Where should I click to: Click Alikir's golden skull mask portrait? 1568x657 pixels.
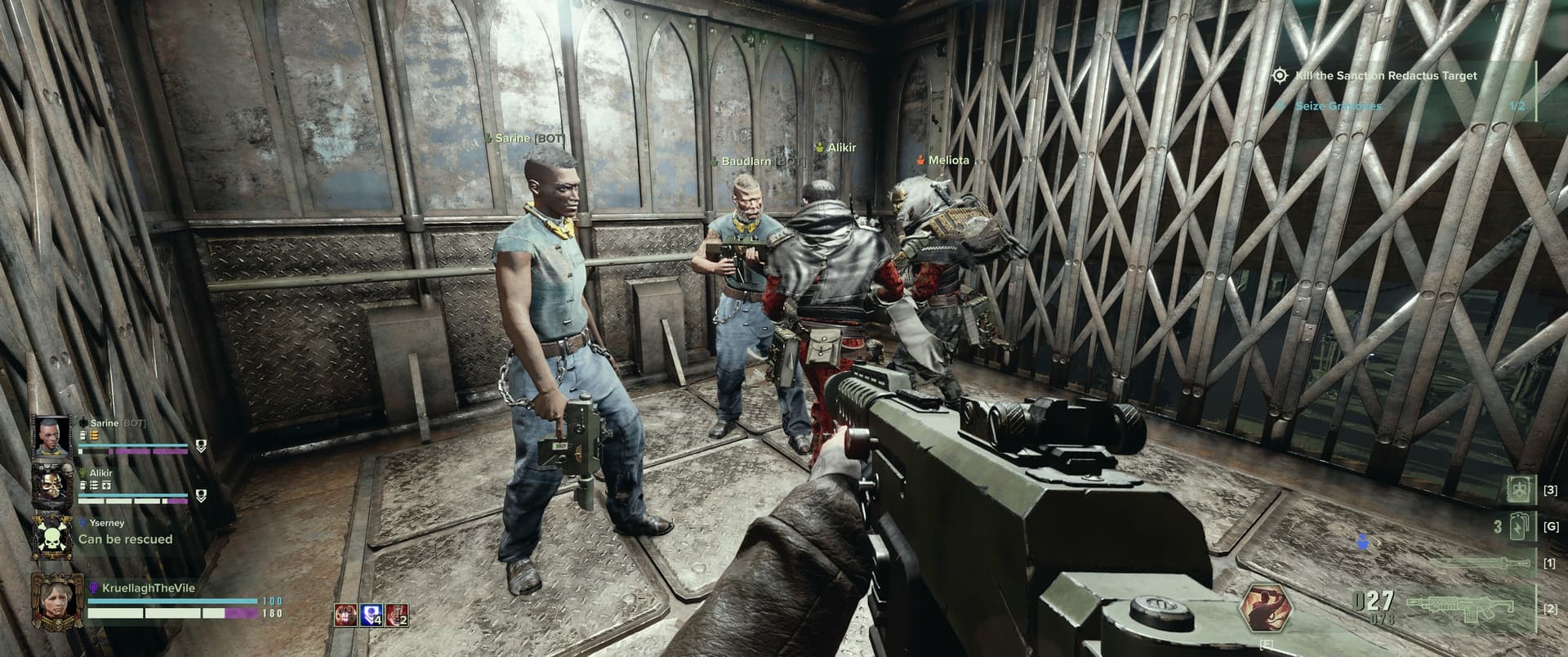[x=52, y=486]
